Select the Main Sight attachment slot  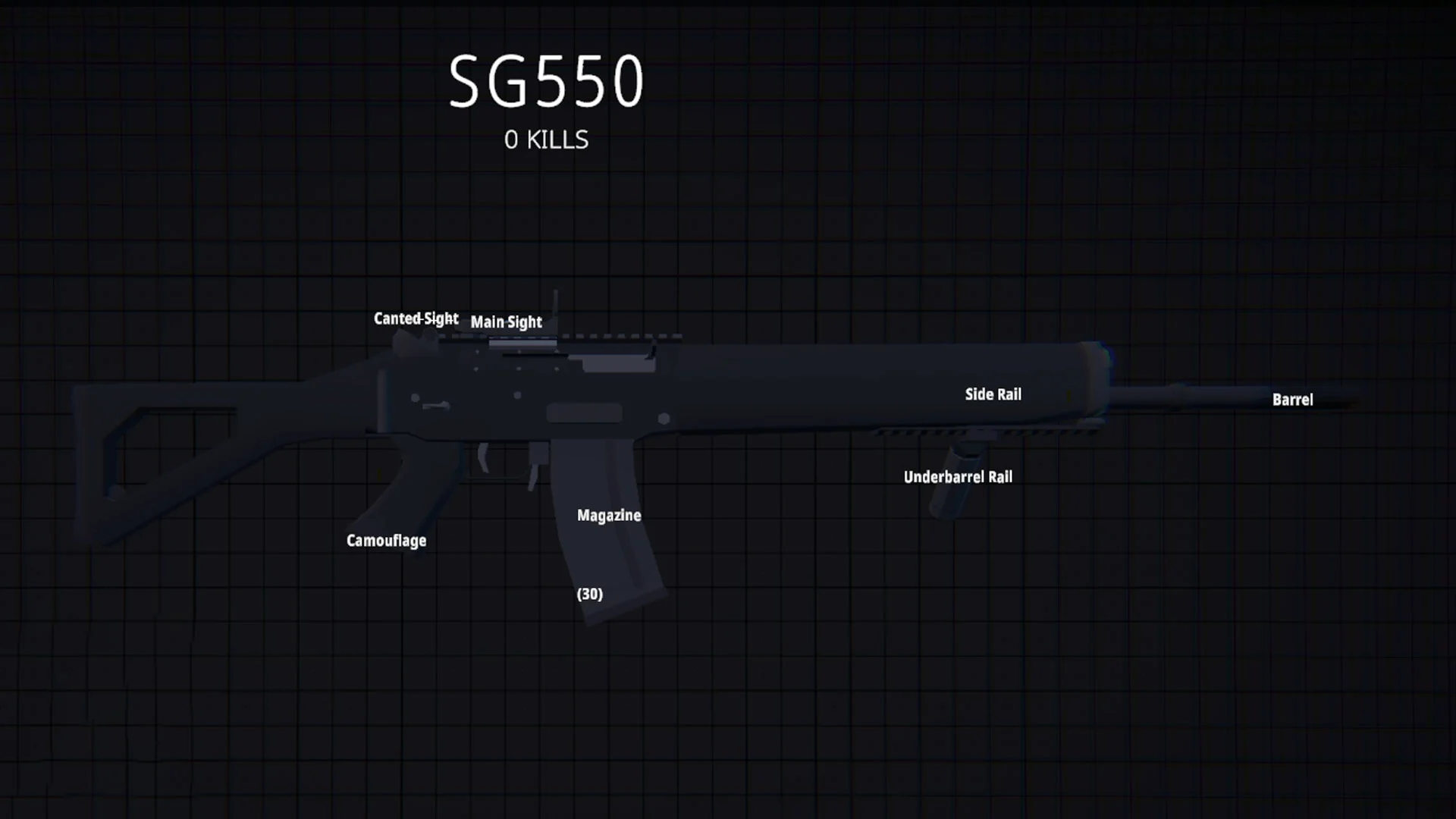(x=505, y=322)
